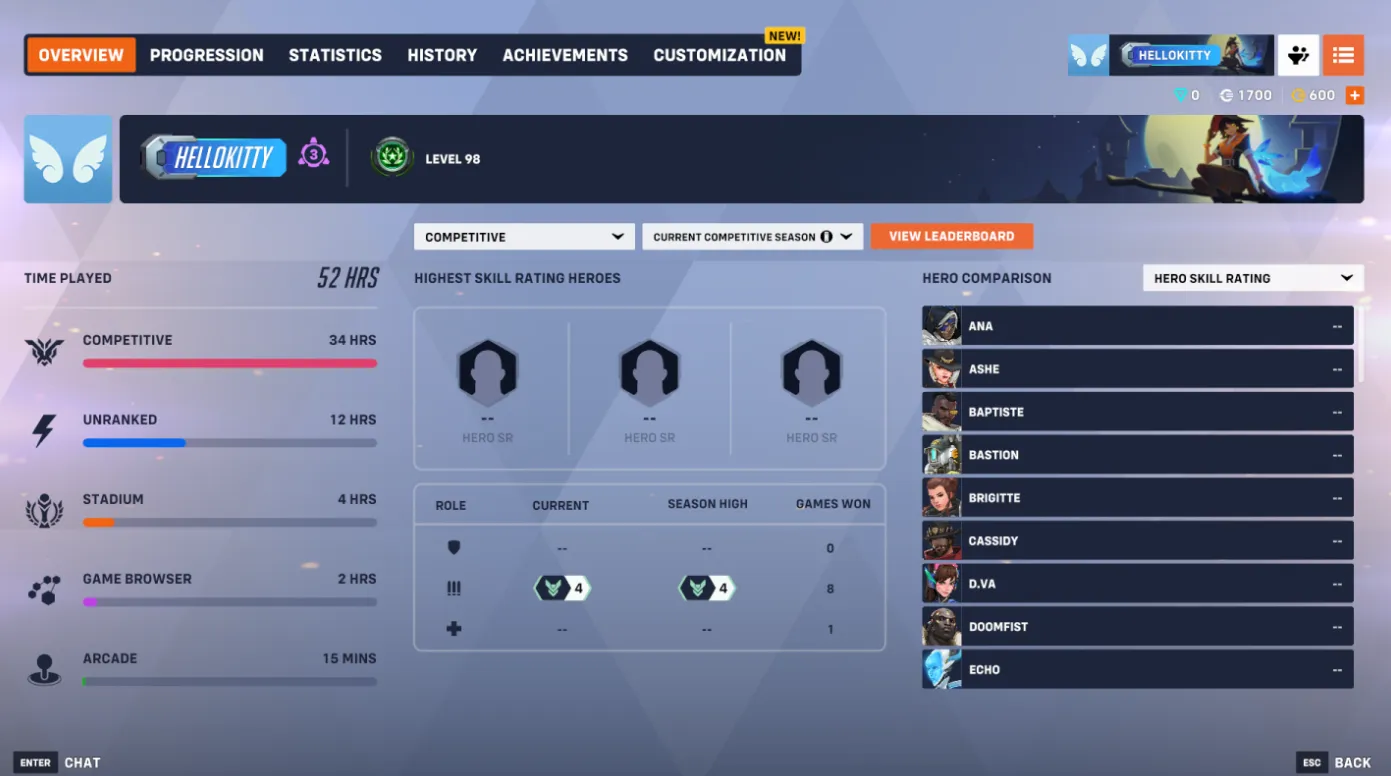Select the Stadium mode laurel icon
Viewport: 1391px width, 776px height.
(x=44, y=510)
